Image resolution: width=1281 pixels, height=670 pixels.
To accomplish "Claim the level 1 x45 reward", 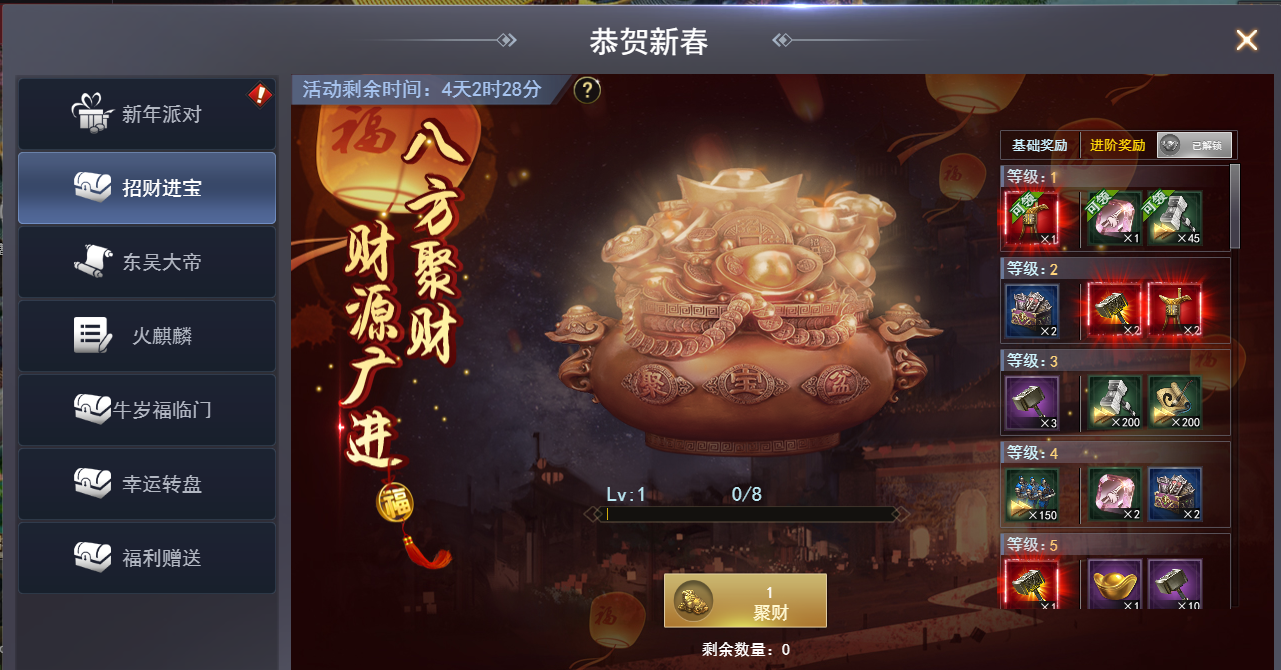I will [1175, 218].
